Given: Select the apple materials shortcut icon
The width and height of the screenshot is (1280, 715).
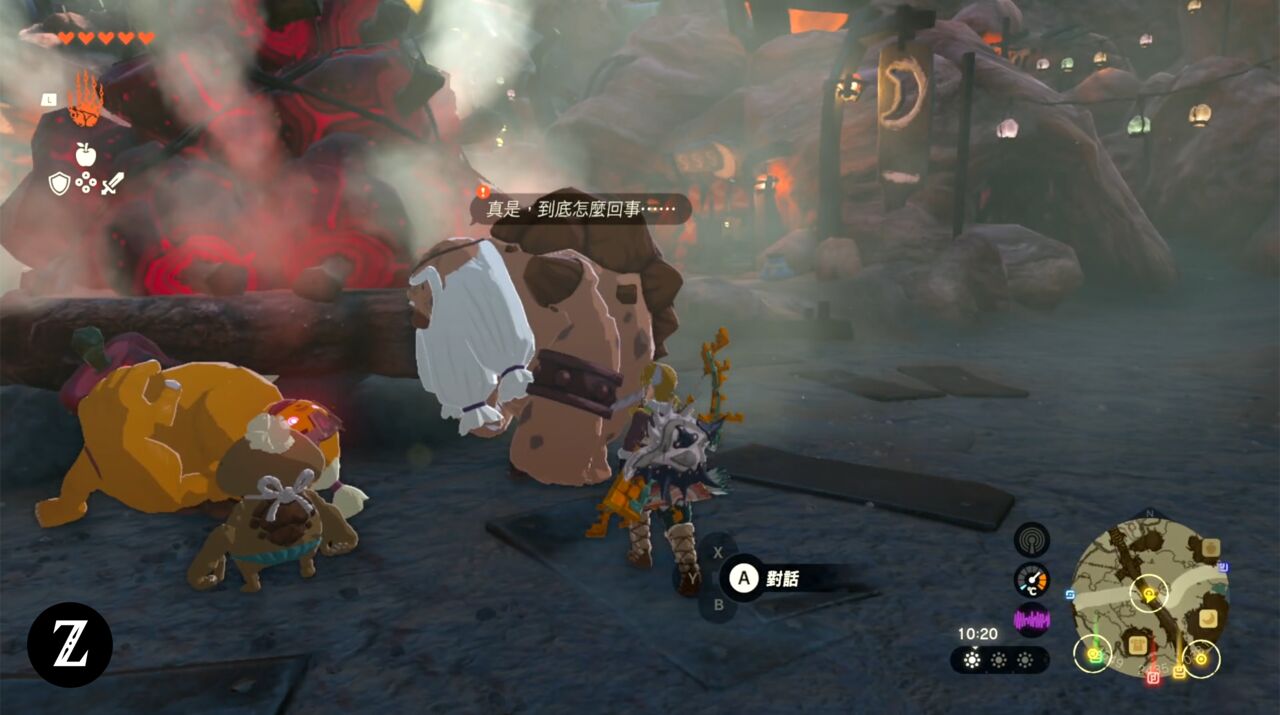Looking at the screenshot, I should point(85,154).
